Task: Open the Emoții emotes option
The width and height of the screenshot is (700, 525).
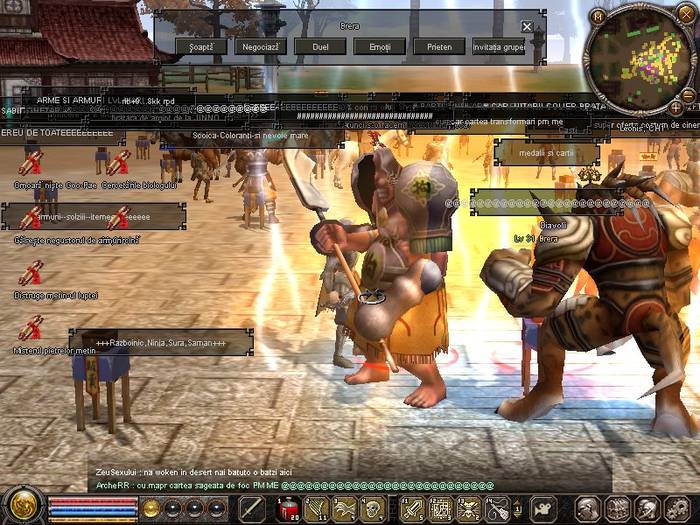Action: tap(379, 46)
